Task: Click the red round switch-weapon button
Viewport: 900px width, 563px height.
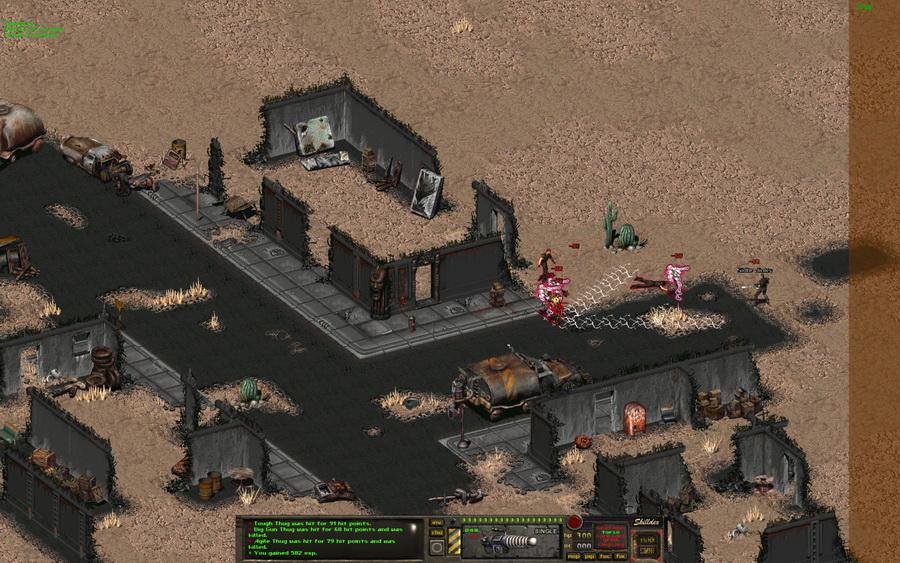Action: pos(574,522)
